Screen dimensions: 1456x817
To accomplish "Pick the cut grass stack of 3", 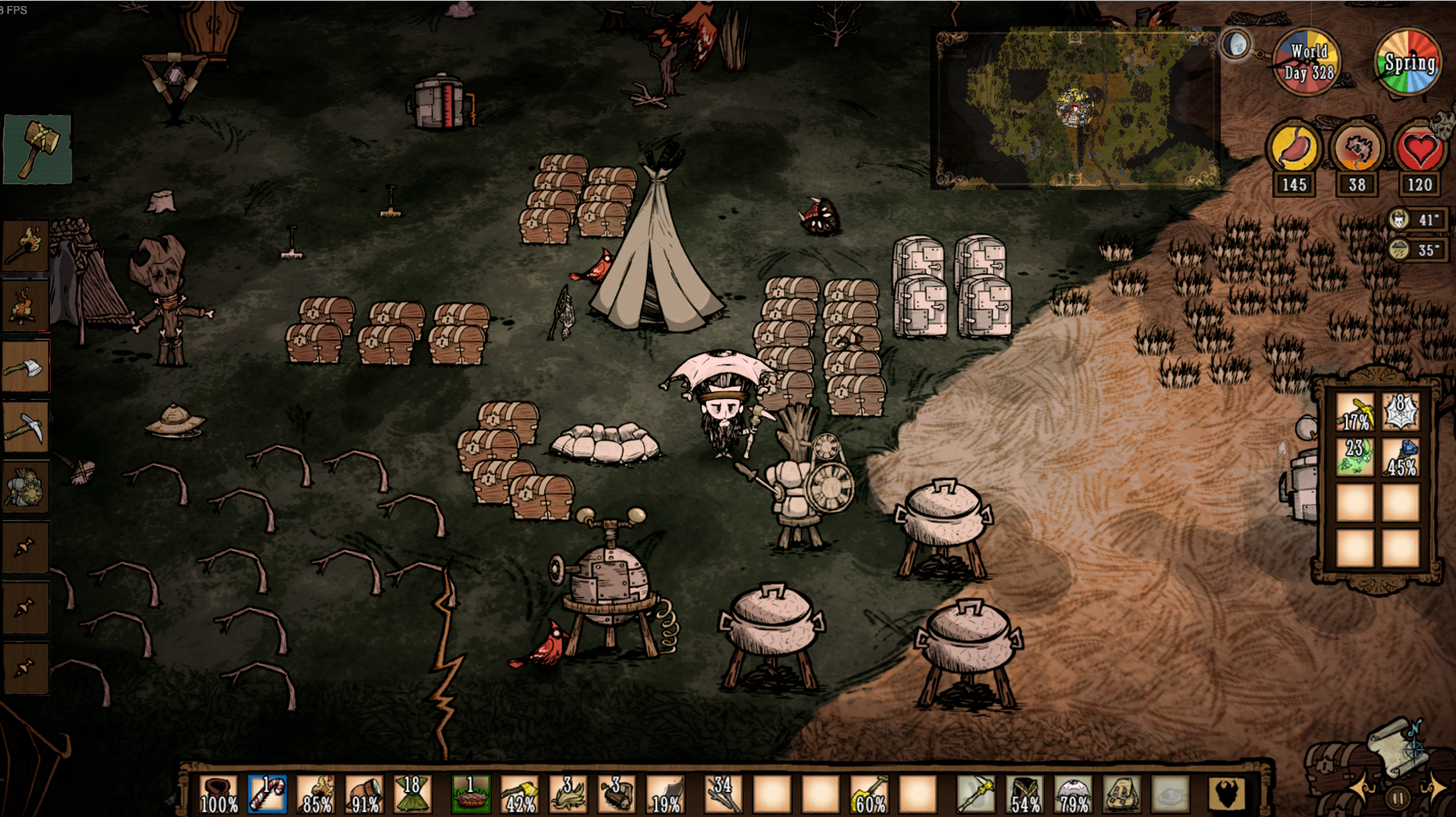I will (568, 794).
